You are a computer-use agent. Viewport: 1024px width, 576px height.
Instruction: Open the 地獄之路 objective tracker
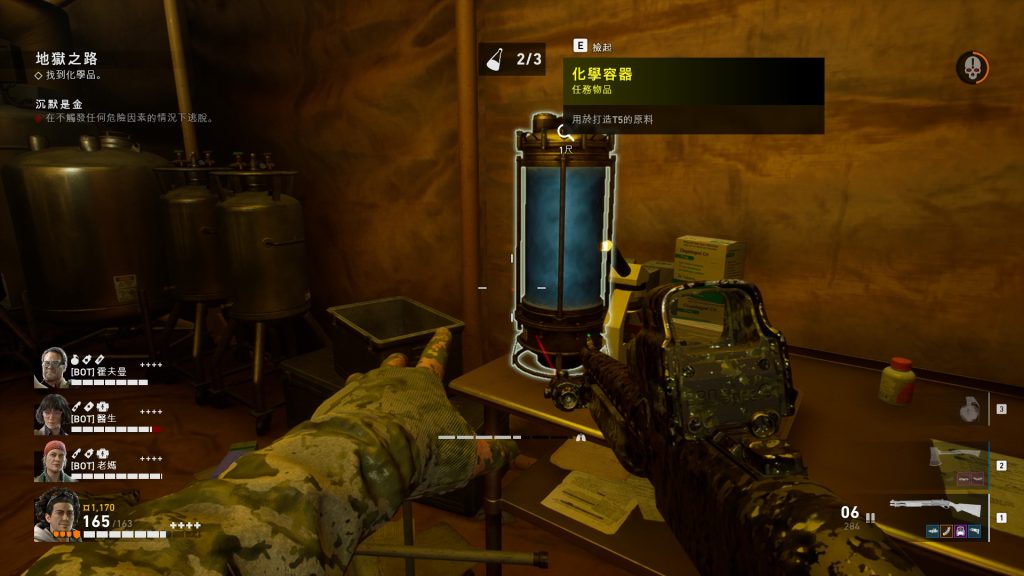coord(66,59)
